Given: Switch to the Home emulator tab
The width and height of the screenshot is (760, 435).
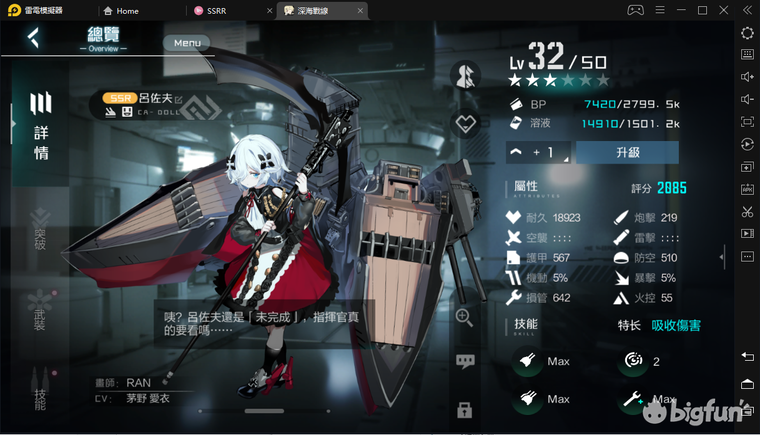Looking at the screenshot, I should coord(127,10).
